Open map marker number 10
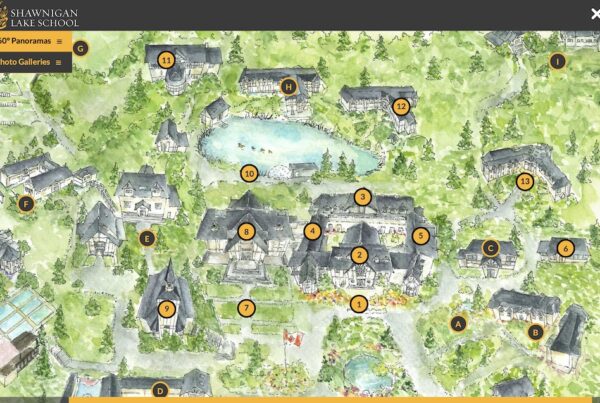 (x=249, y=173)
